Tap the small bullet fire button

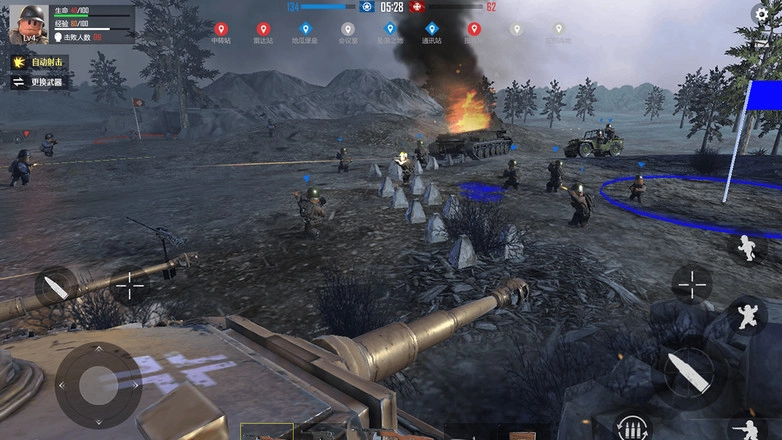(57, 287)
